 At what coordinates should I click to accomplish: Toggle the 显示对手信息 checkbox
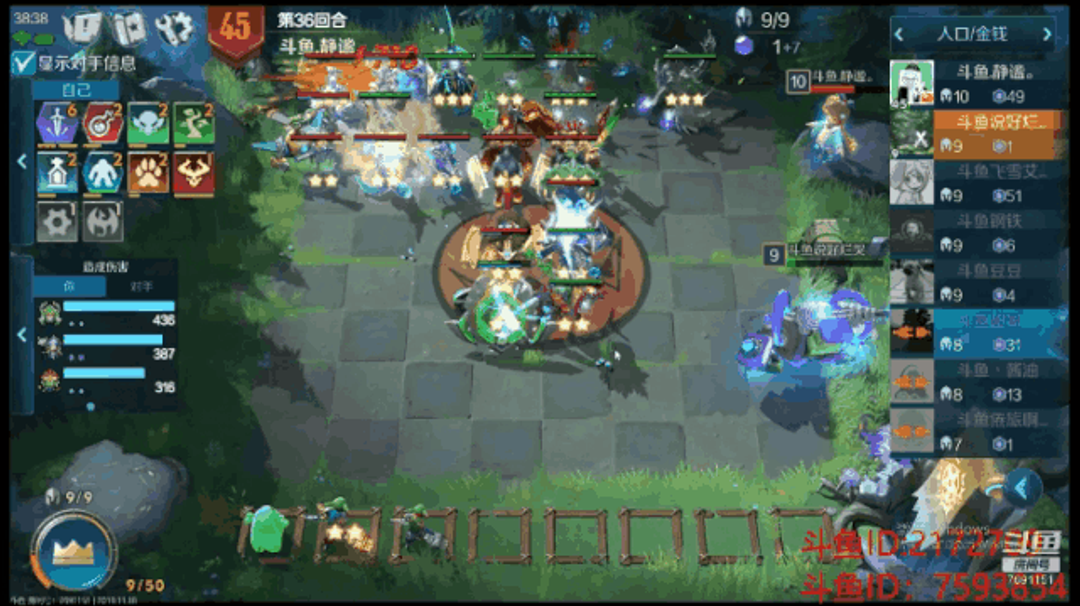(23, 63)
